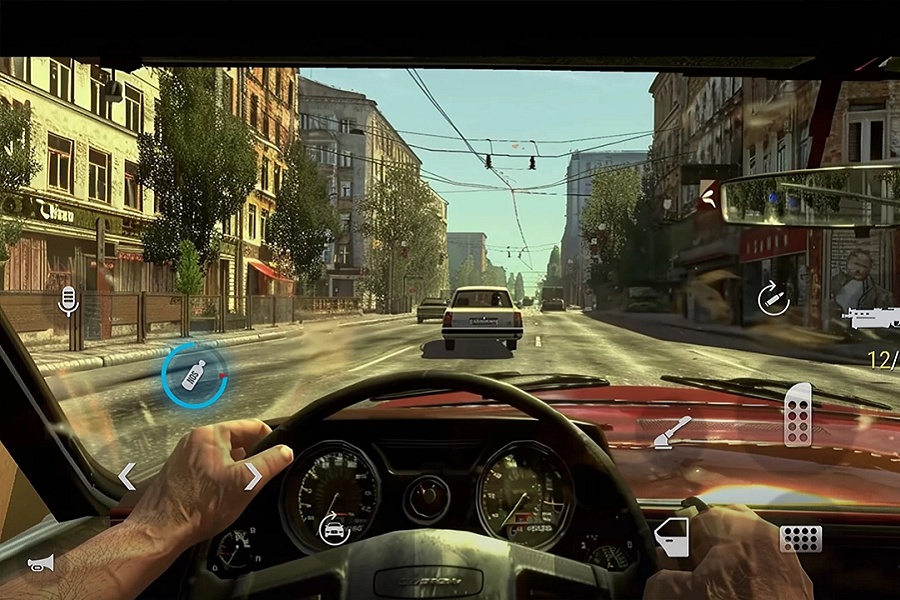
Task: Steer left with the left arrow
Action: tap(127, 477)
